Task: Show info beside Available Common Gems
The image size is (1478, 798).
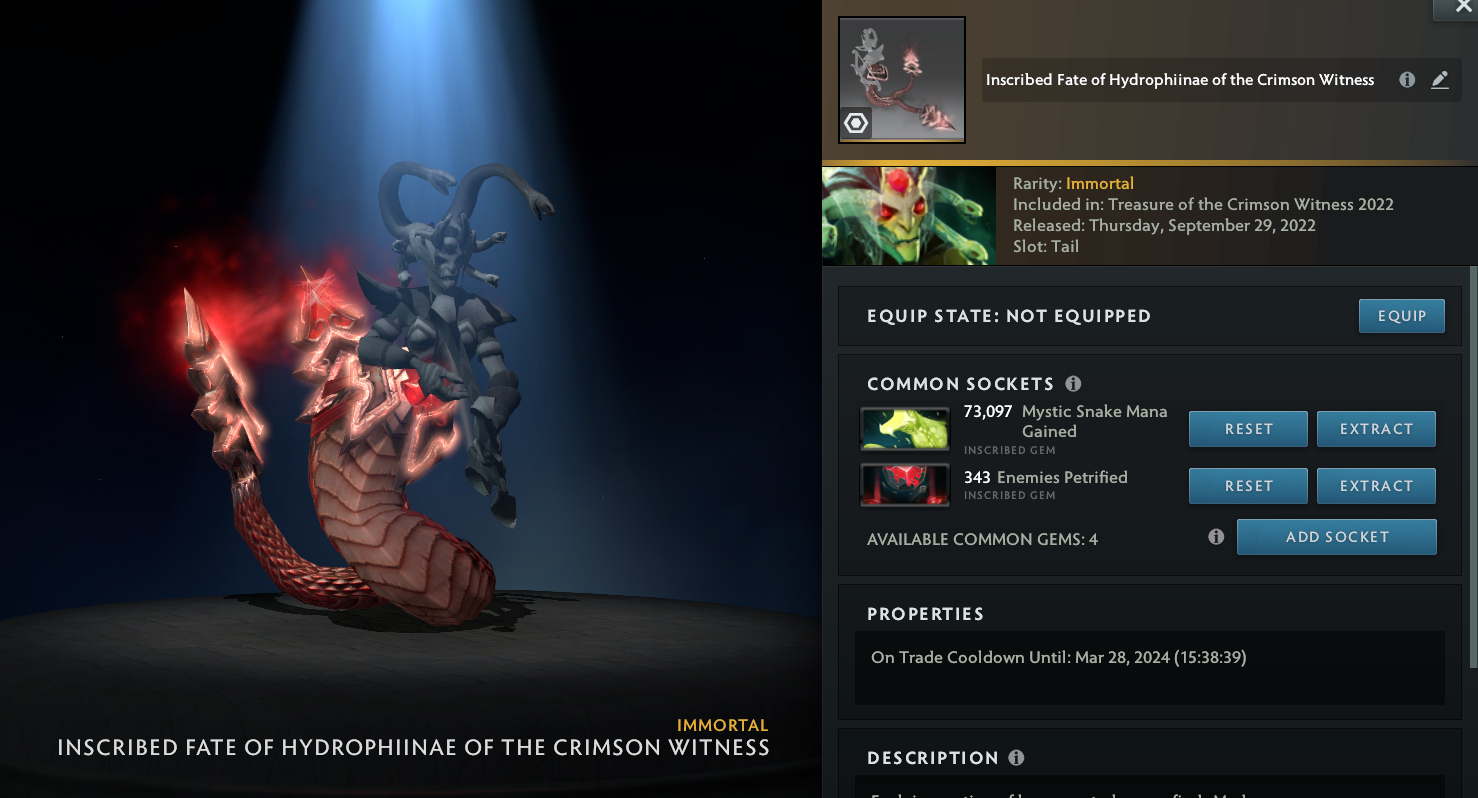Action: [1216, 537]
